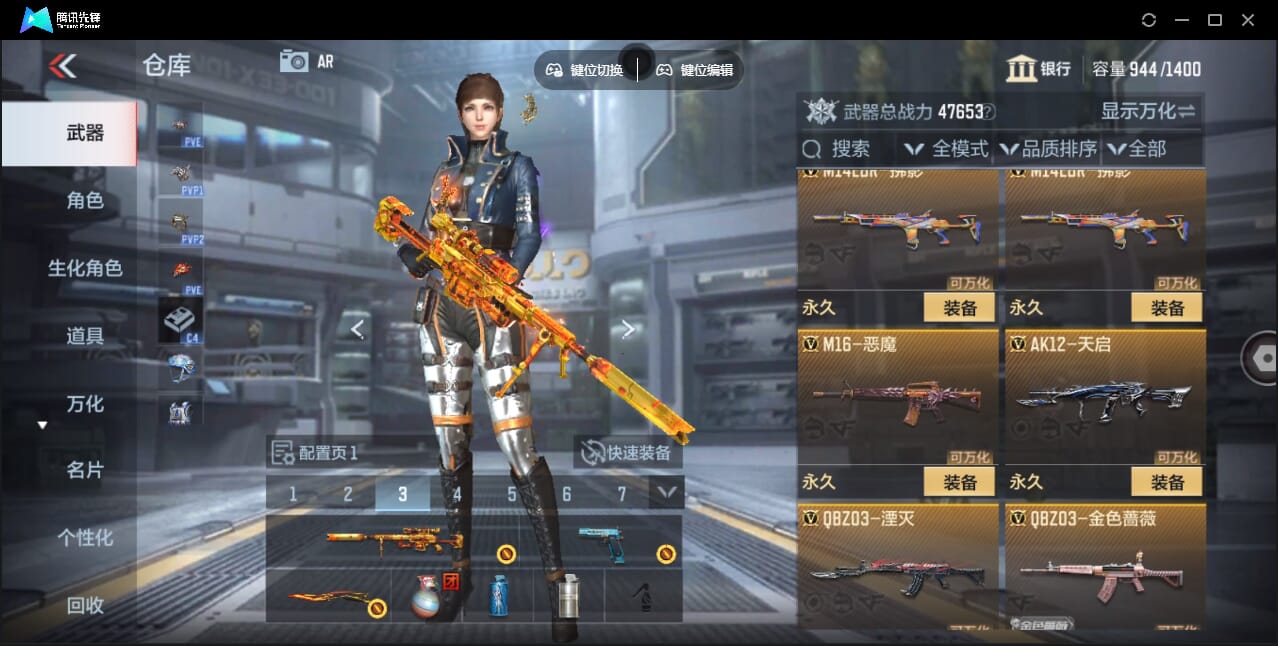This screenshot has height=646, width=1278.
Task: Select the 万化 tab
Action: point(85,404)
